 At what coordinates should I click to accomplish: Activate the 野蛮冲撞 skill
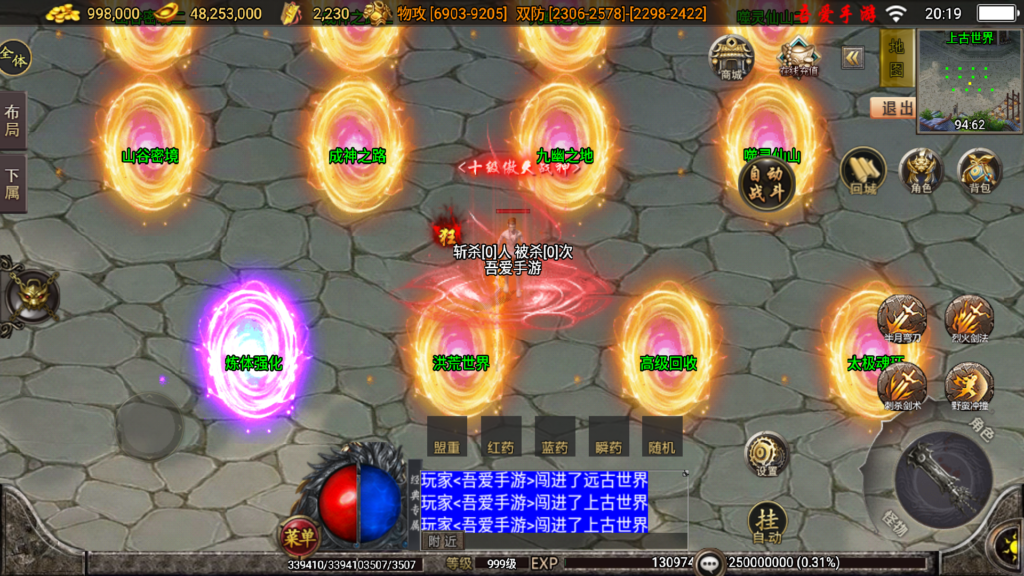click(x=968, y=387)
